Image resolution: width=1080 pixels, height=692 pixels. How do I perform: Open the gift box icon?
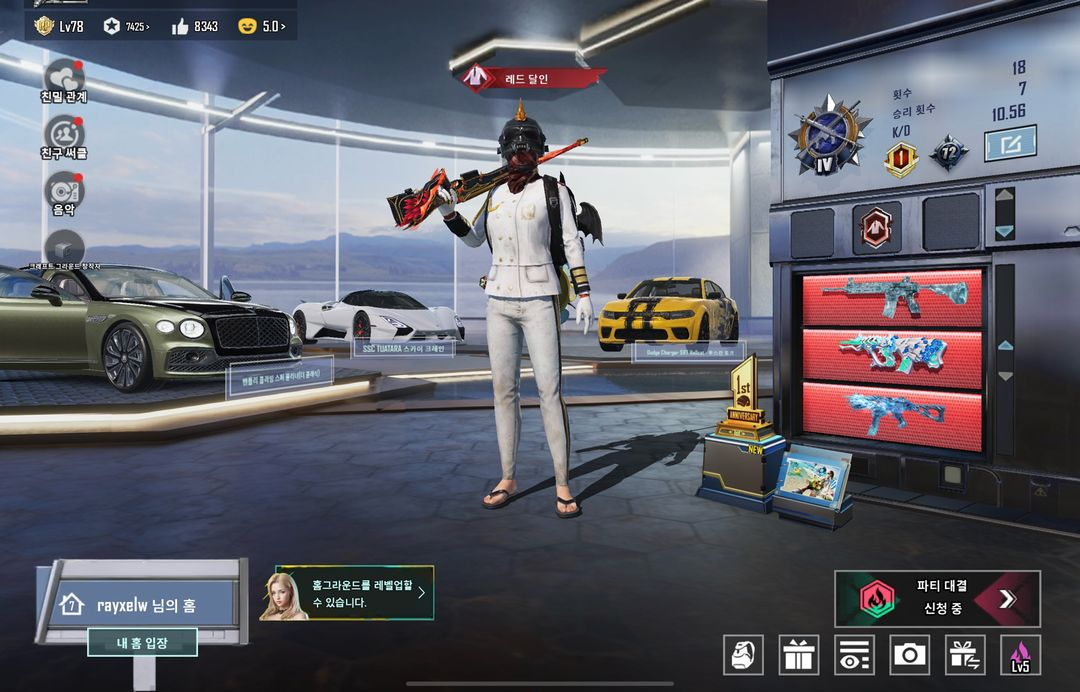(x=799, y=655)
